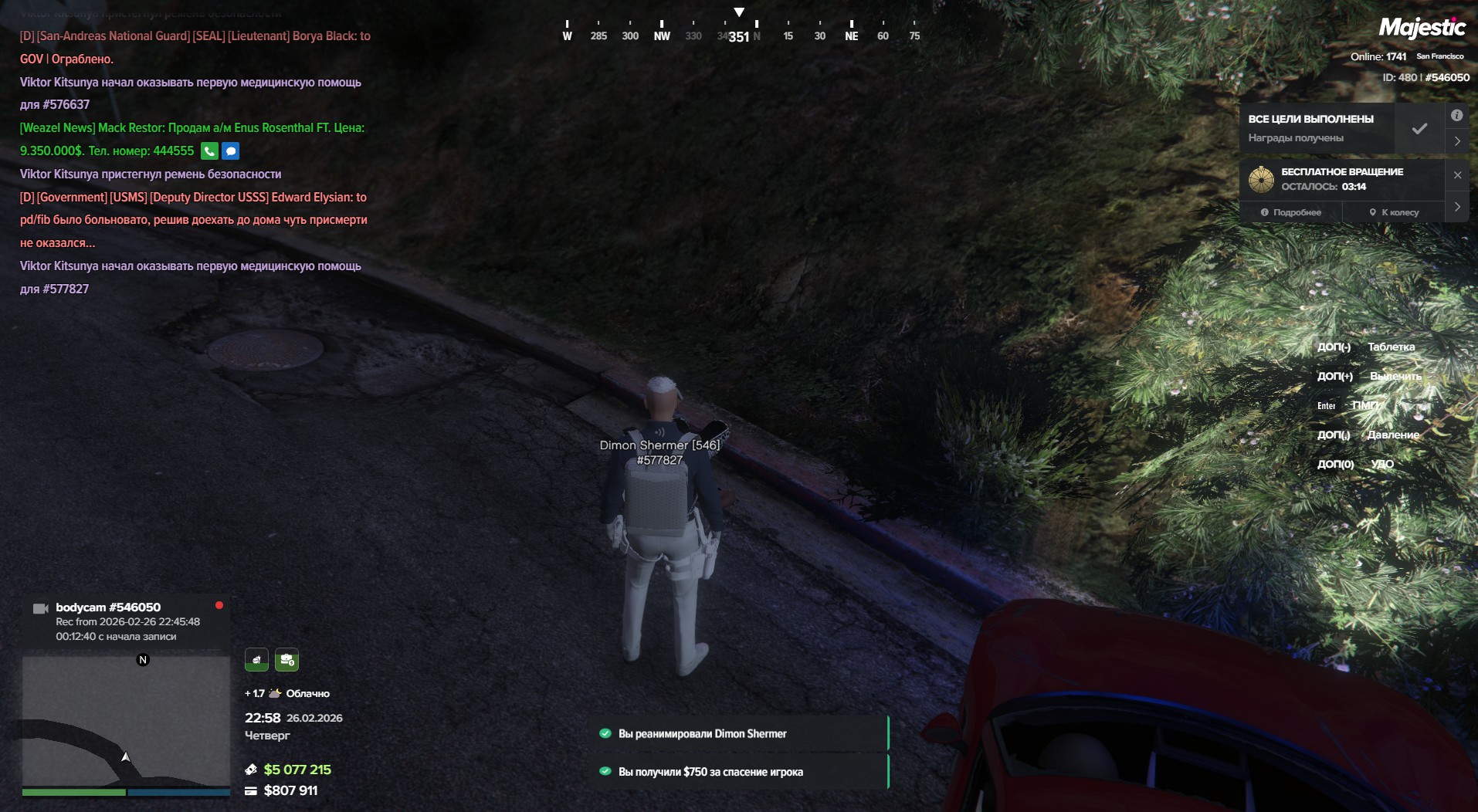1478x812 pixels.
Task: Select the briefcase with dollar status icon
Action: tap(286, 660)
